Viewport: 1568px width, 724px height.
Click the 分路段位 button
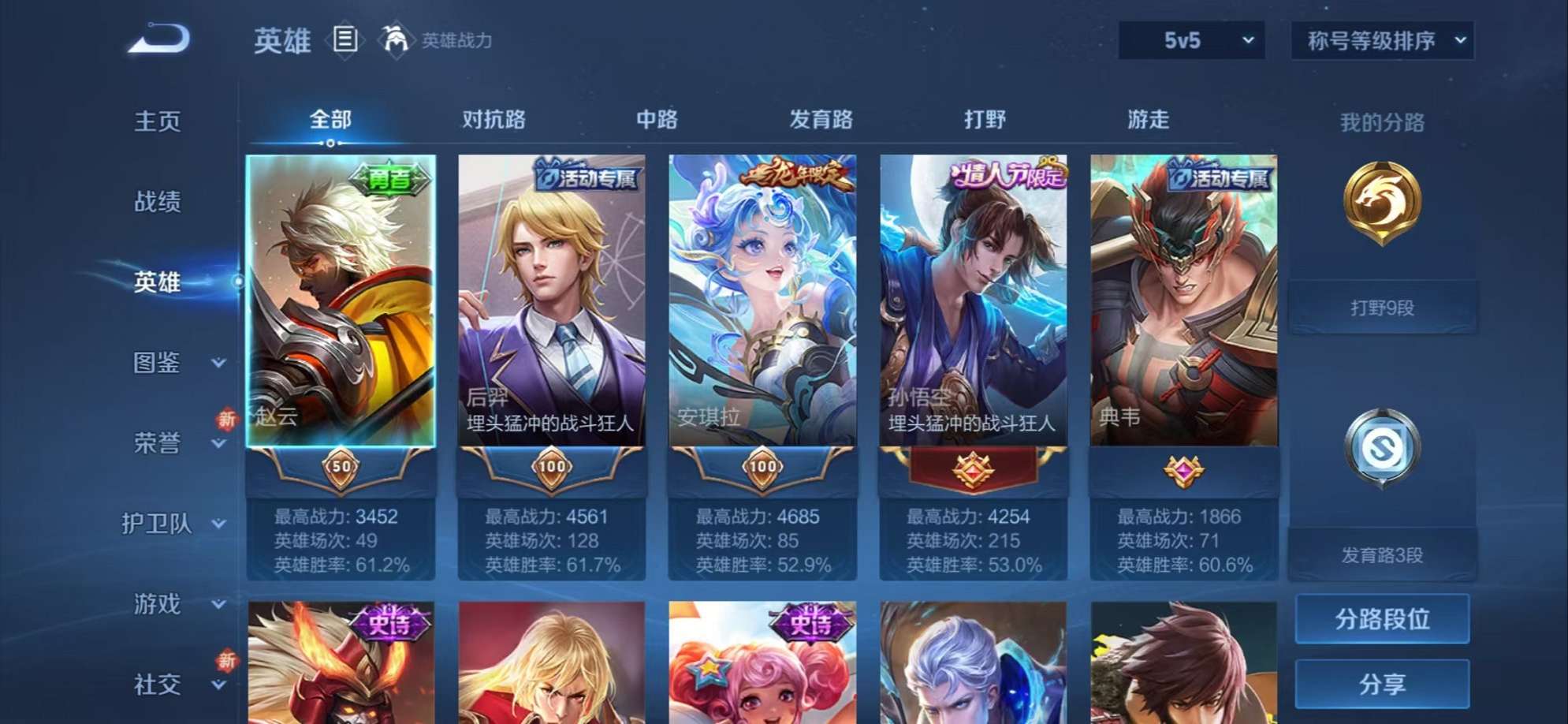tap(1383, 618)
